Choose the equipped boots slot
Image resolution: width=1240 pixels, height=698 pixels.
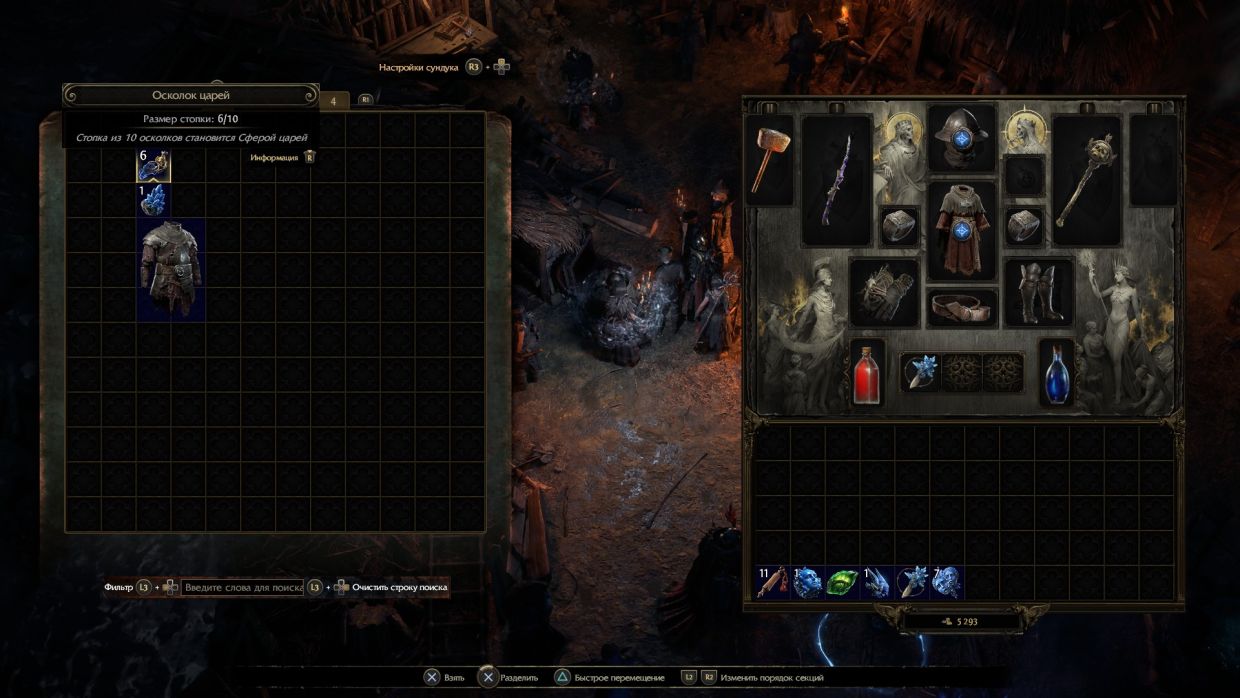pos(1039,292)
